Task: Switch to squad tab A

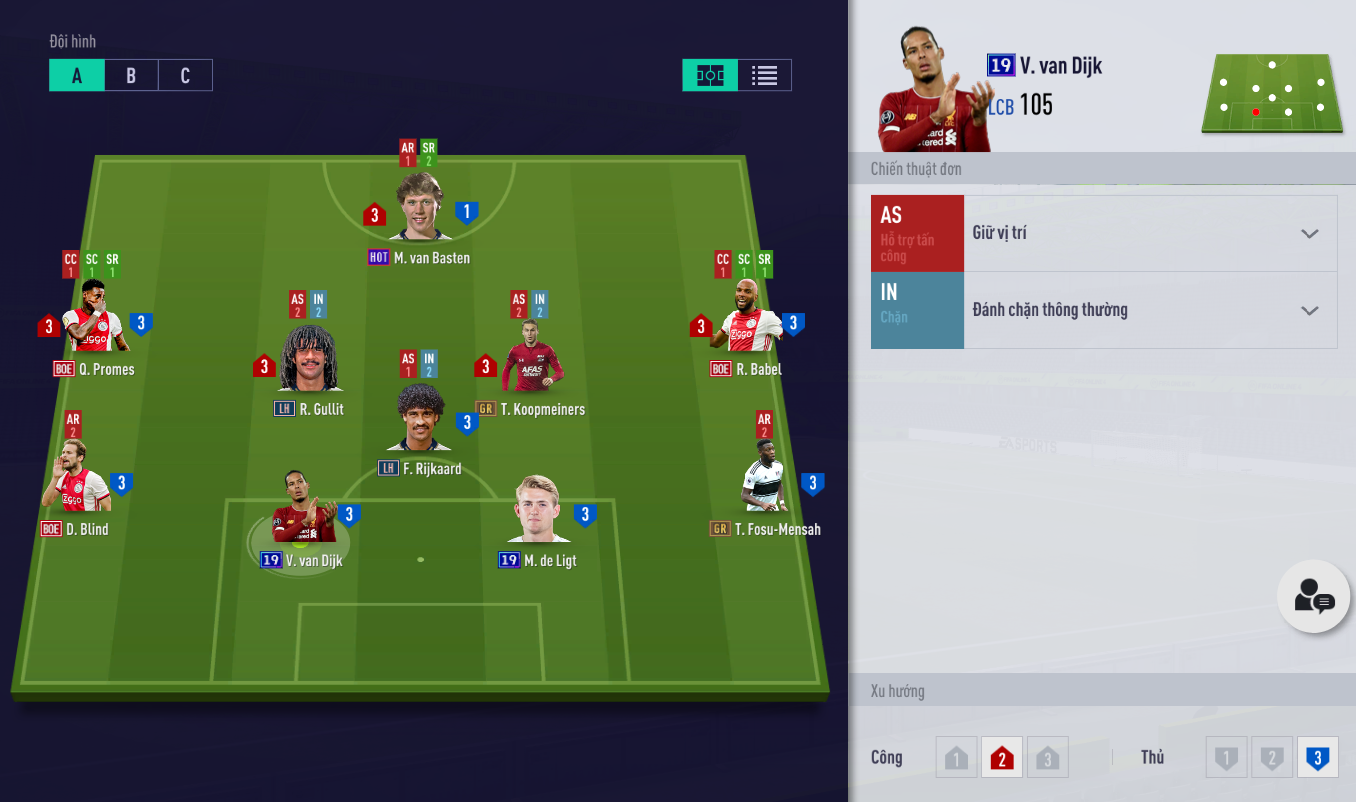Action: (x=77, y=76)
